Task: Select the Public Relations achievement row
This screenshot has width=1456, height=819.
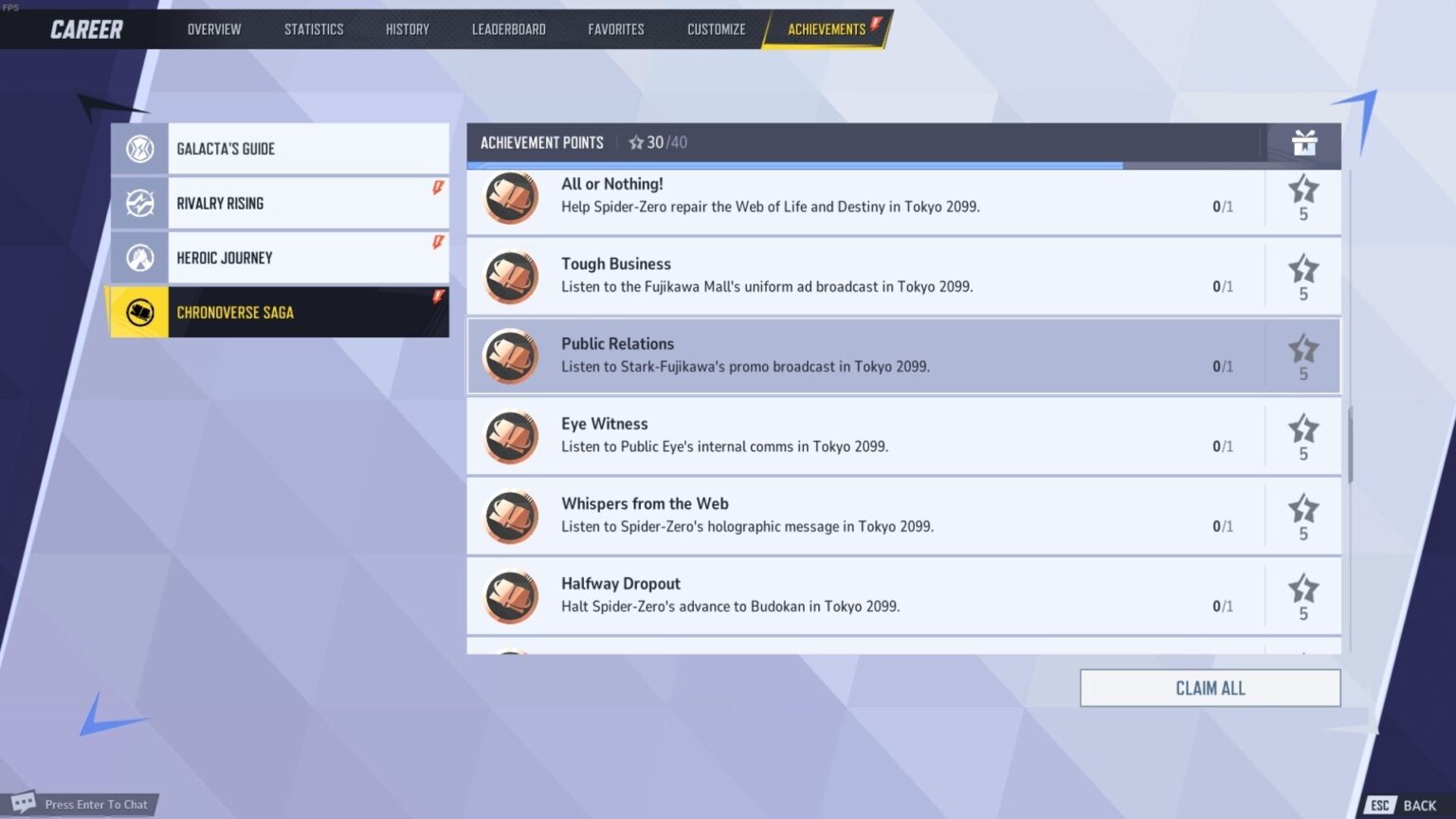Action: [901, 355]
